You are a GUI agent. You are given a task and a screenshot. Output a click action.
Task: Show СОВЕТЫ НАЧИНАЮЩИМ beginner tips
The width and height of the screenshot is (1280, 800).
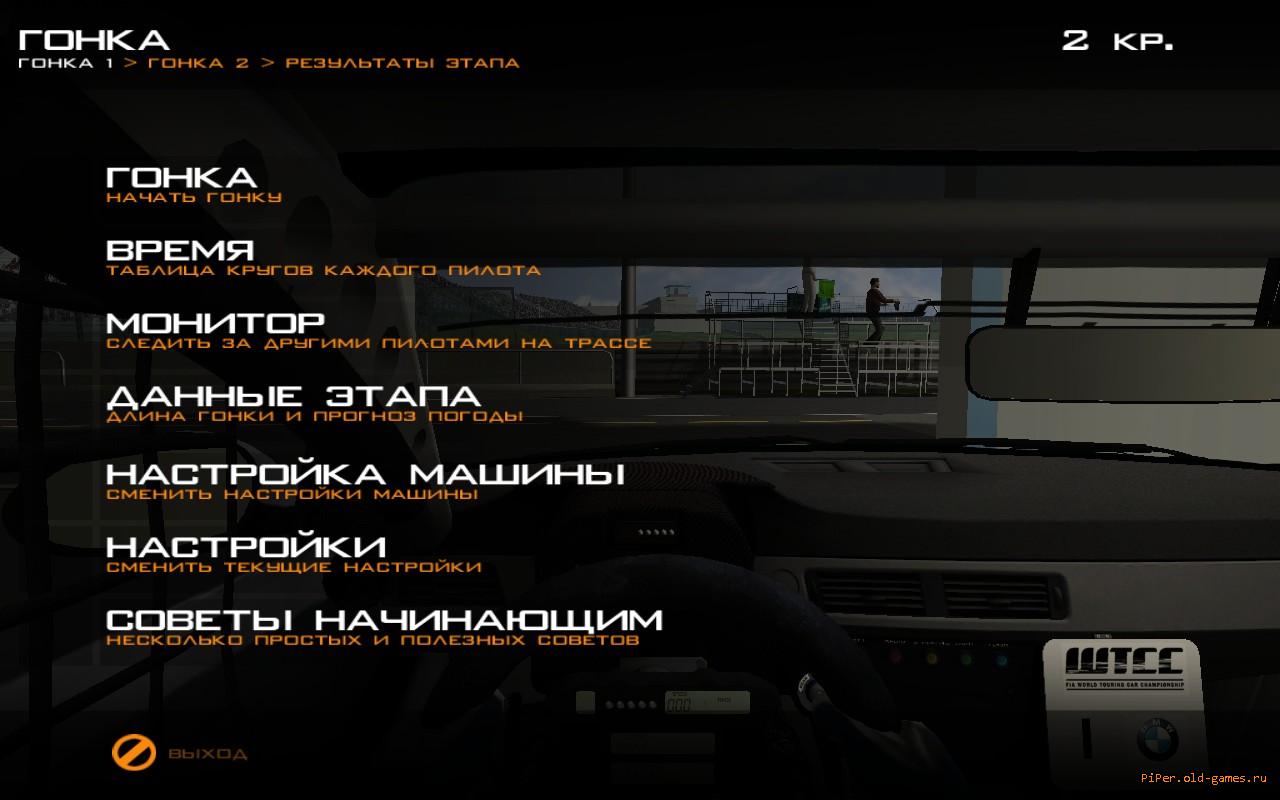[x=384, y=620]
